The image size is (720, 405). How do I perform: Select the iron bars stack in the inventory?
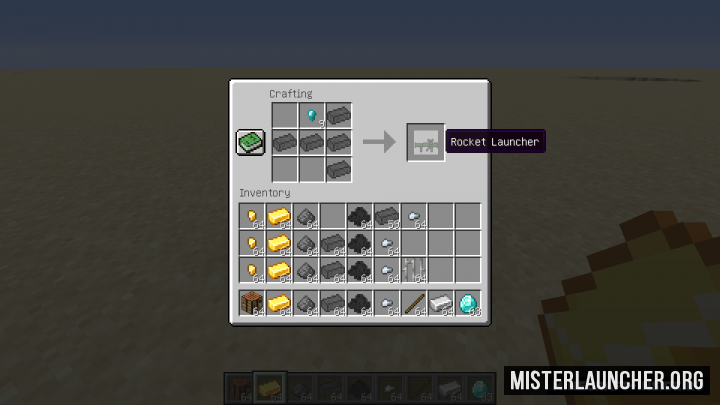coord(414,270)
